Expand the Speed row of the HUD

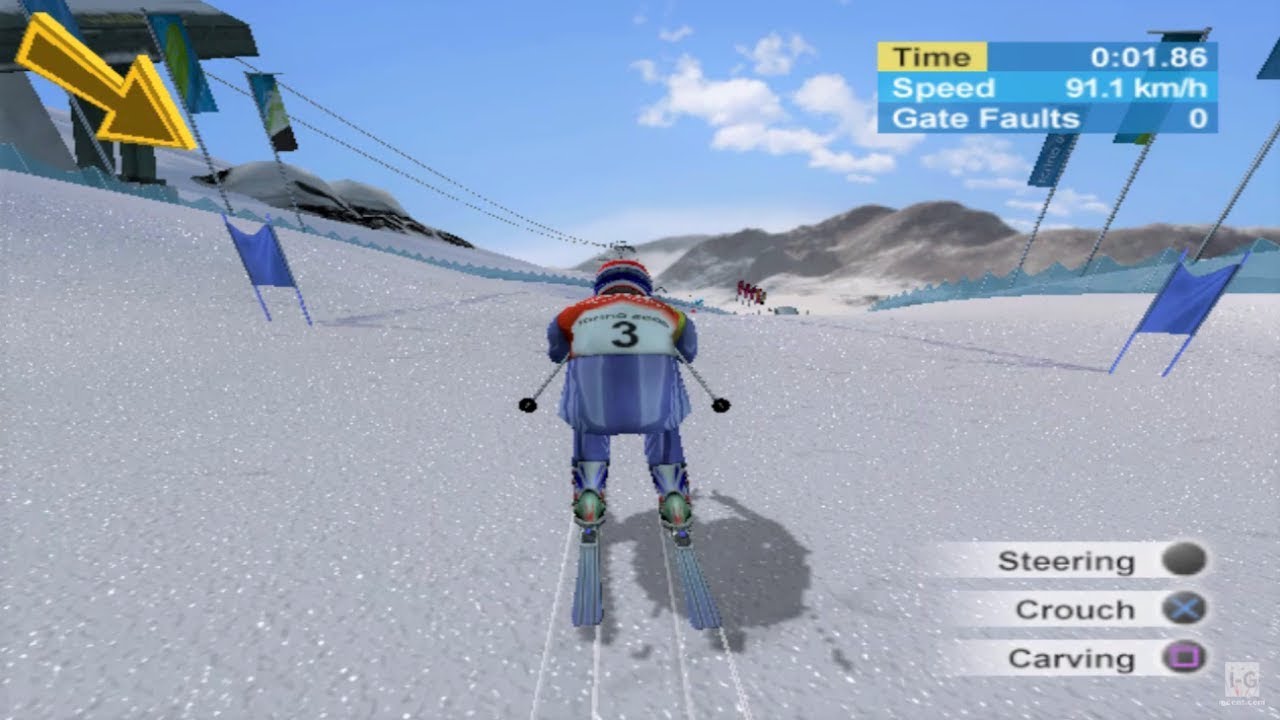pyautogui.click(x=1050, y=88)
